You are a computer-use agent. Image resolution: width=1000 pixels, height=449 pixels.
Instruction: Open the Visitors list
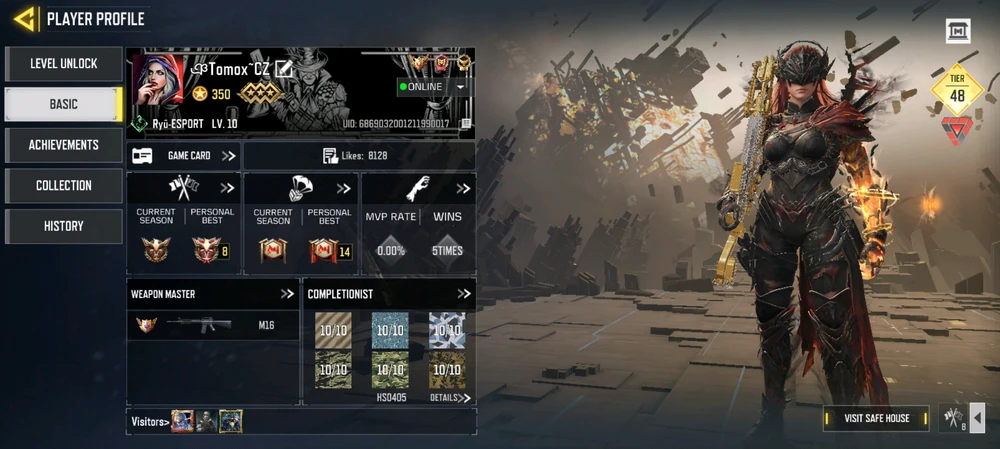tap(148, 421)
